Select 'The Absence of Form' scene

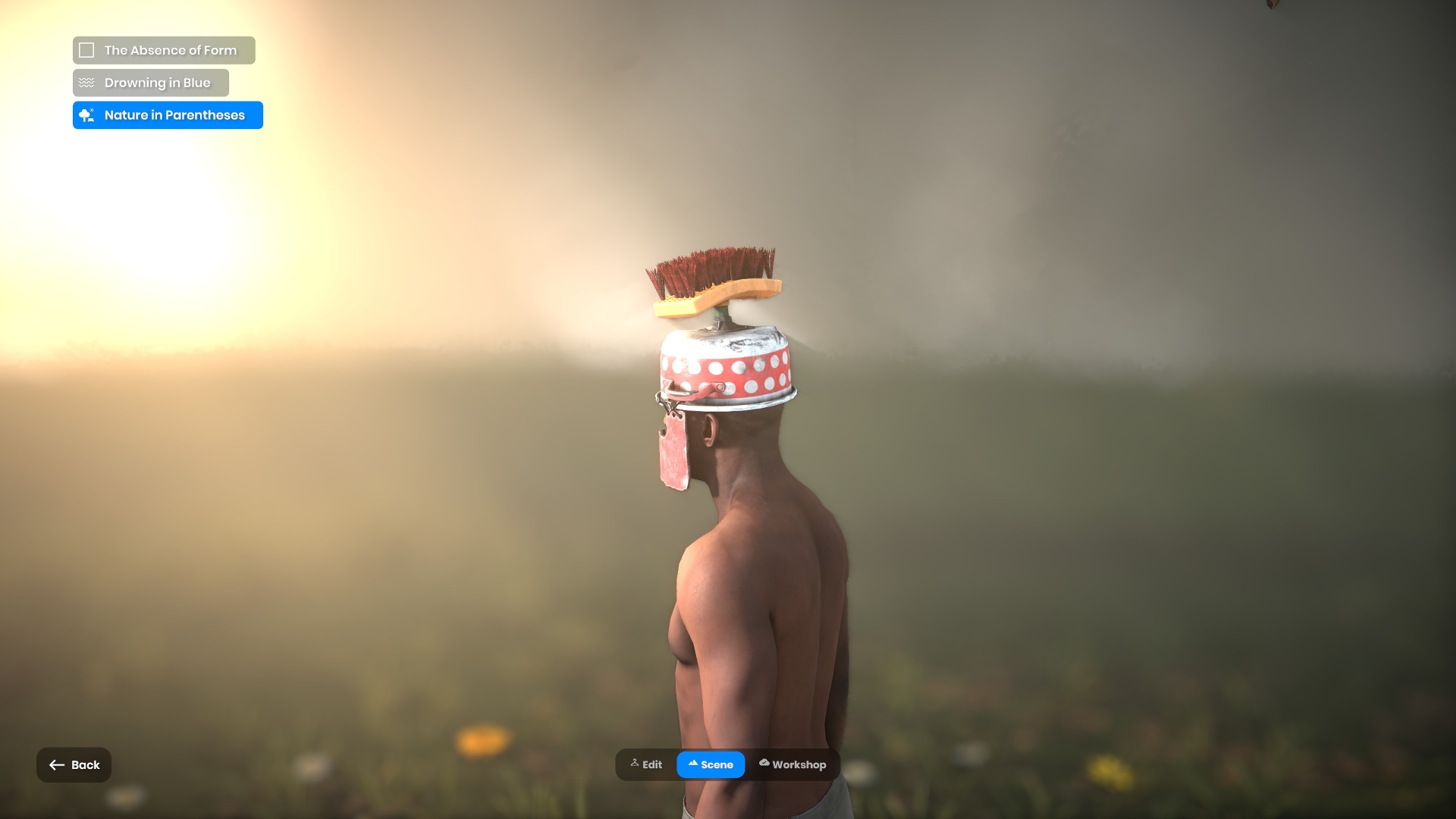[x=164, y=50]
